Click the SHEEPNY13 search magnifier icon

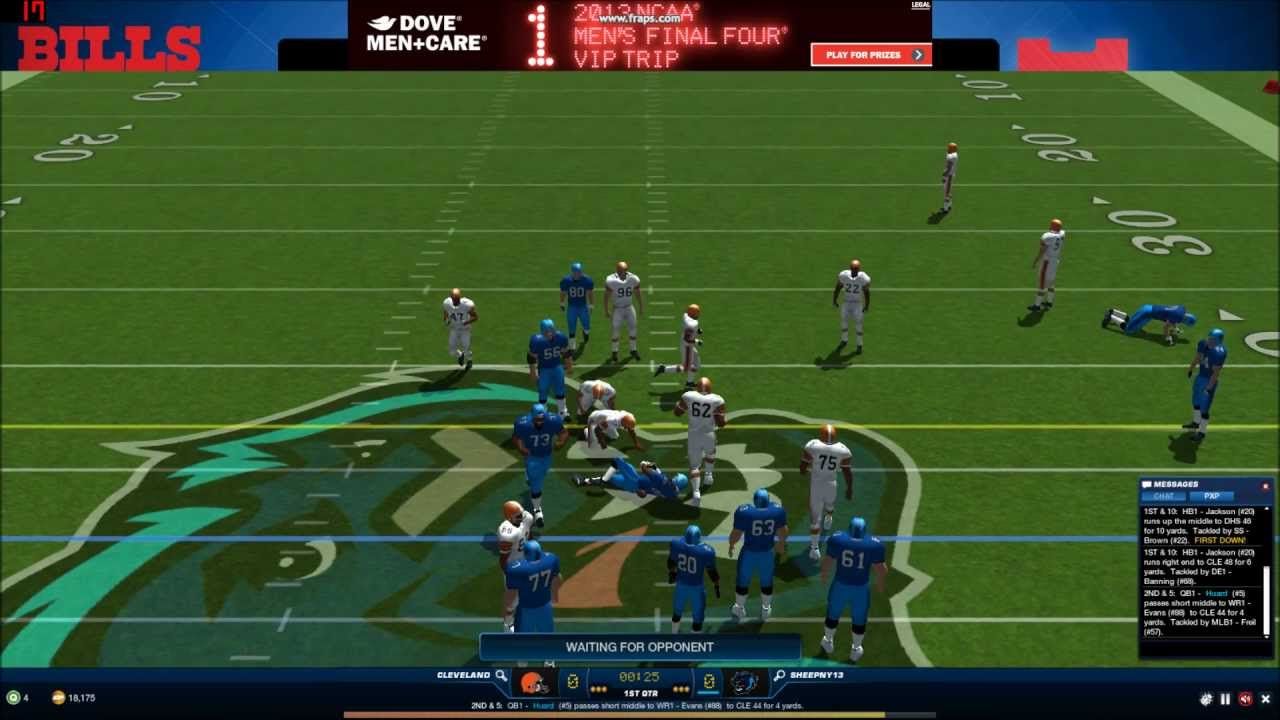[781, 677]
